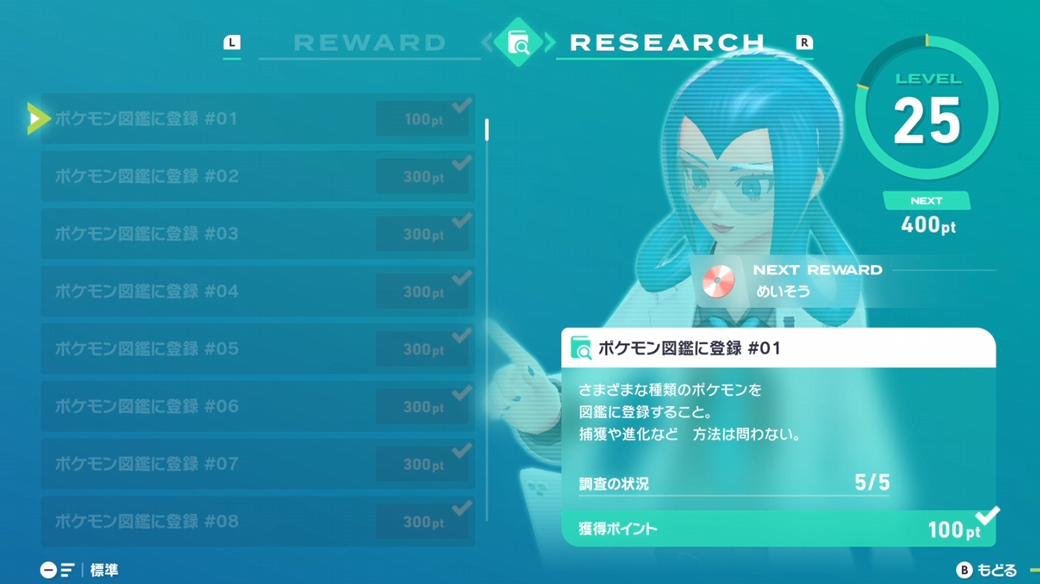
Task: Switch to the REWARD tab
Action: click(x=369, y=43)
